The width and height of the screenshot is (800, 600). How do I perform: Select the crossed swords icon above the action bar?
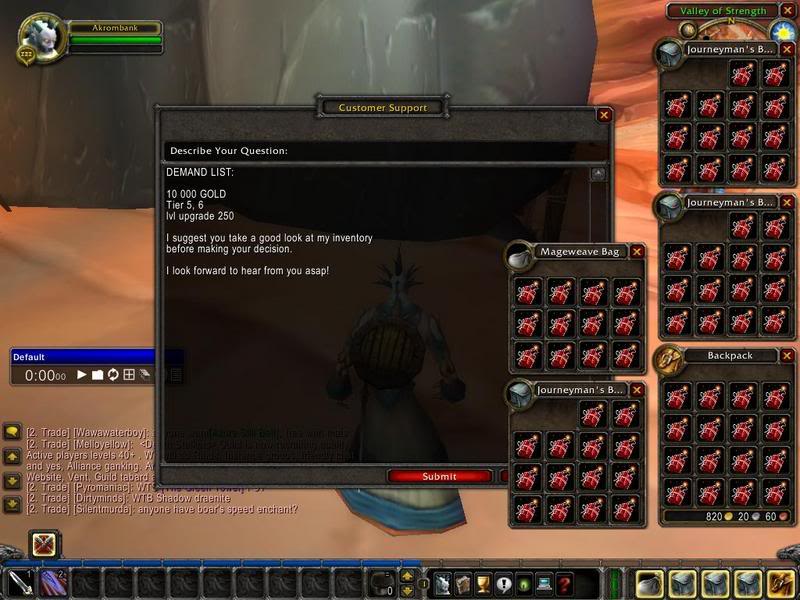tap(44, 545)
